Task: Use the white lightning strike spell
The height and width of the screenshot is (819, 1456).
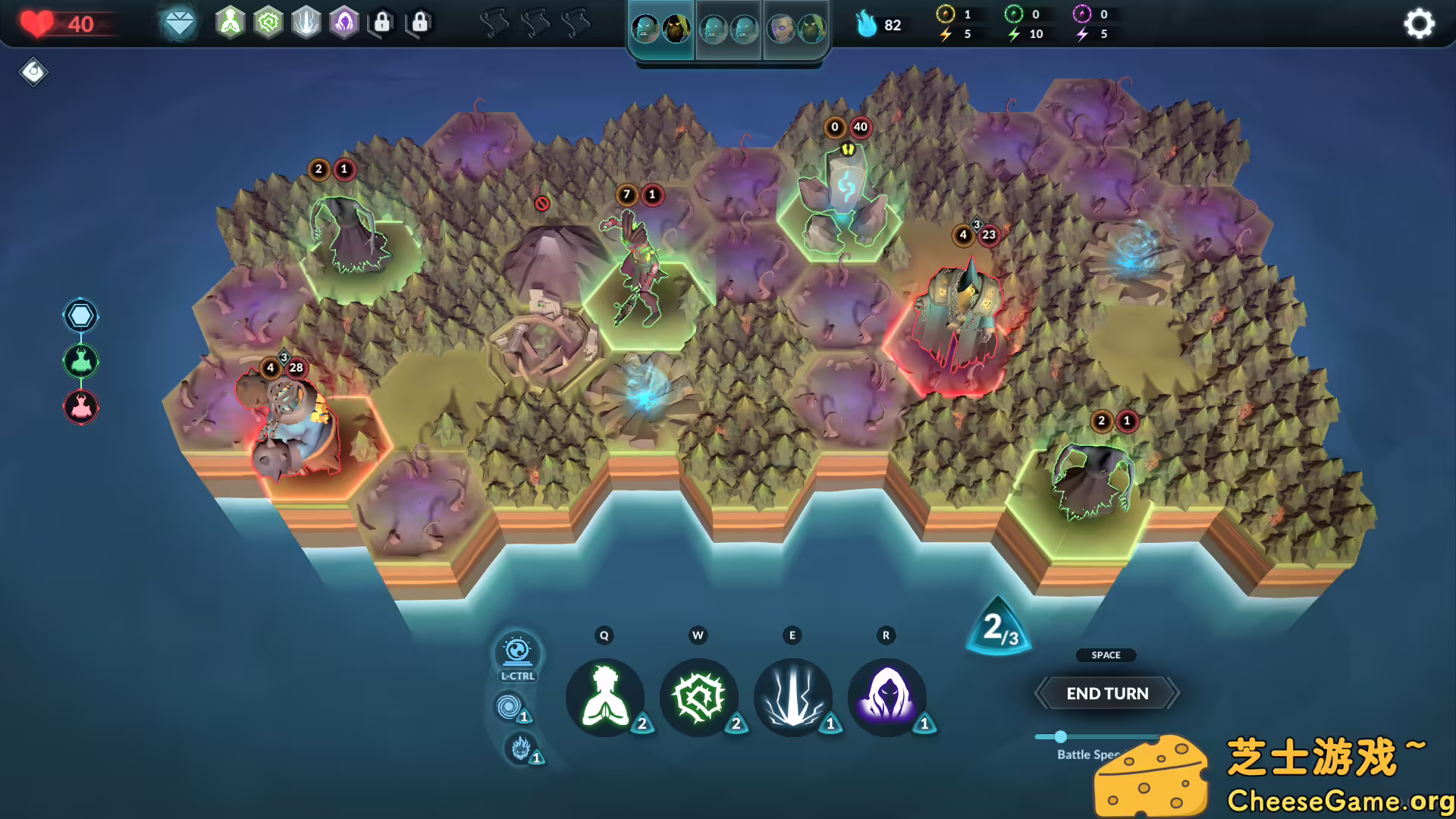Action: coord(792,697)
